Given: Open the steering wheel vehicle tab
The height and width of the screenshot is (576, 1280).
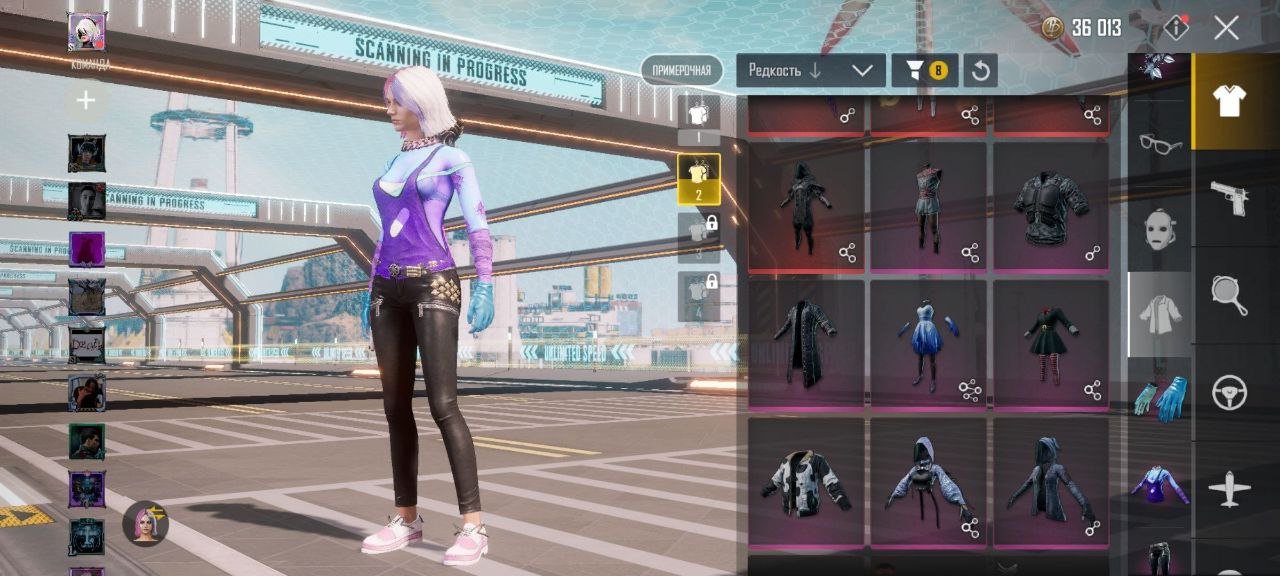Looking at the screenshot, I should [1229, 392].
